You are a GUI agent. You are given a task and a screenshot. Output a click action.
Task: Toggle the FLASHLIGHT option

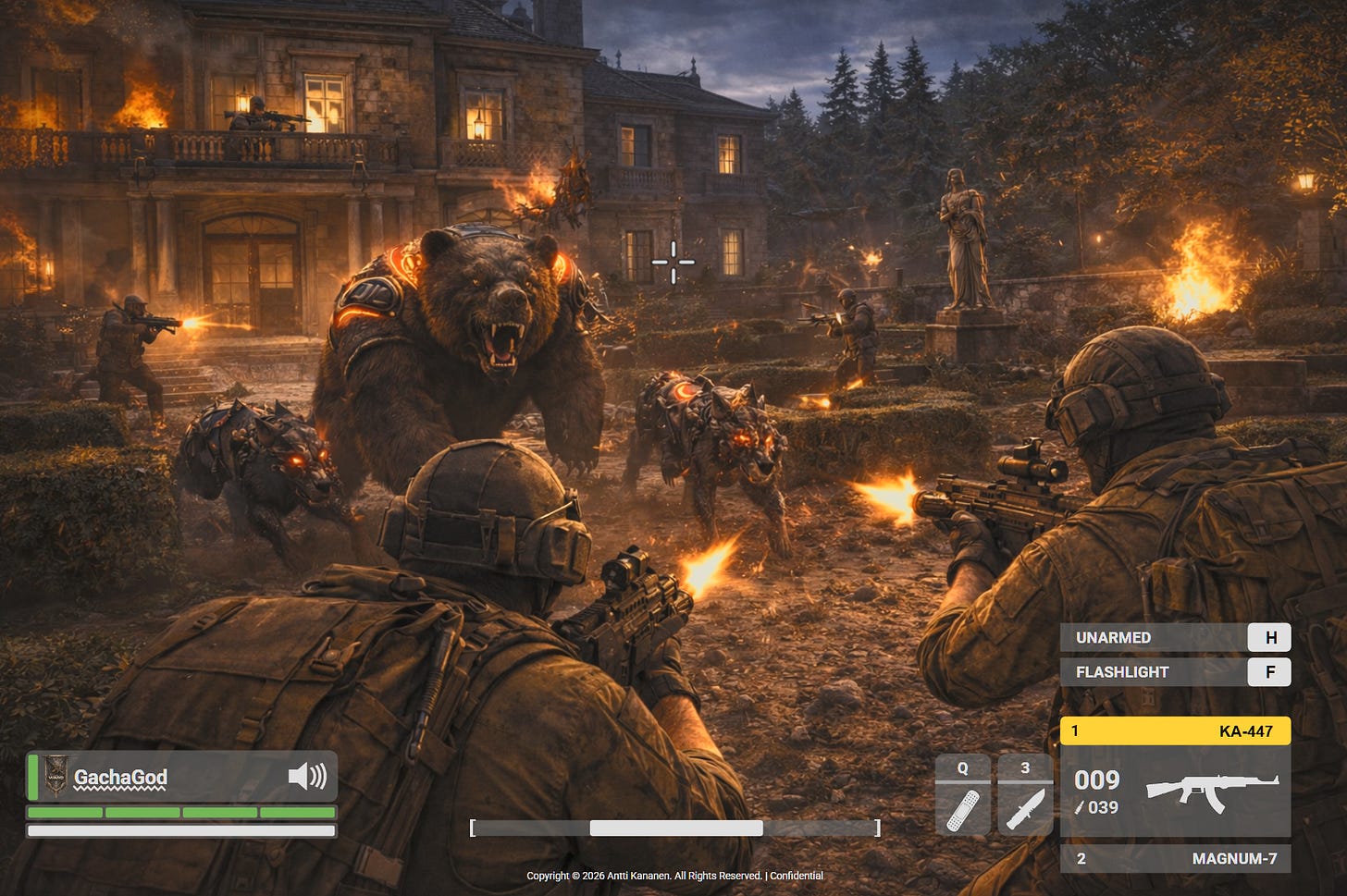[x=1175, y=672]
